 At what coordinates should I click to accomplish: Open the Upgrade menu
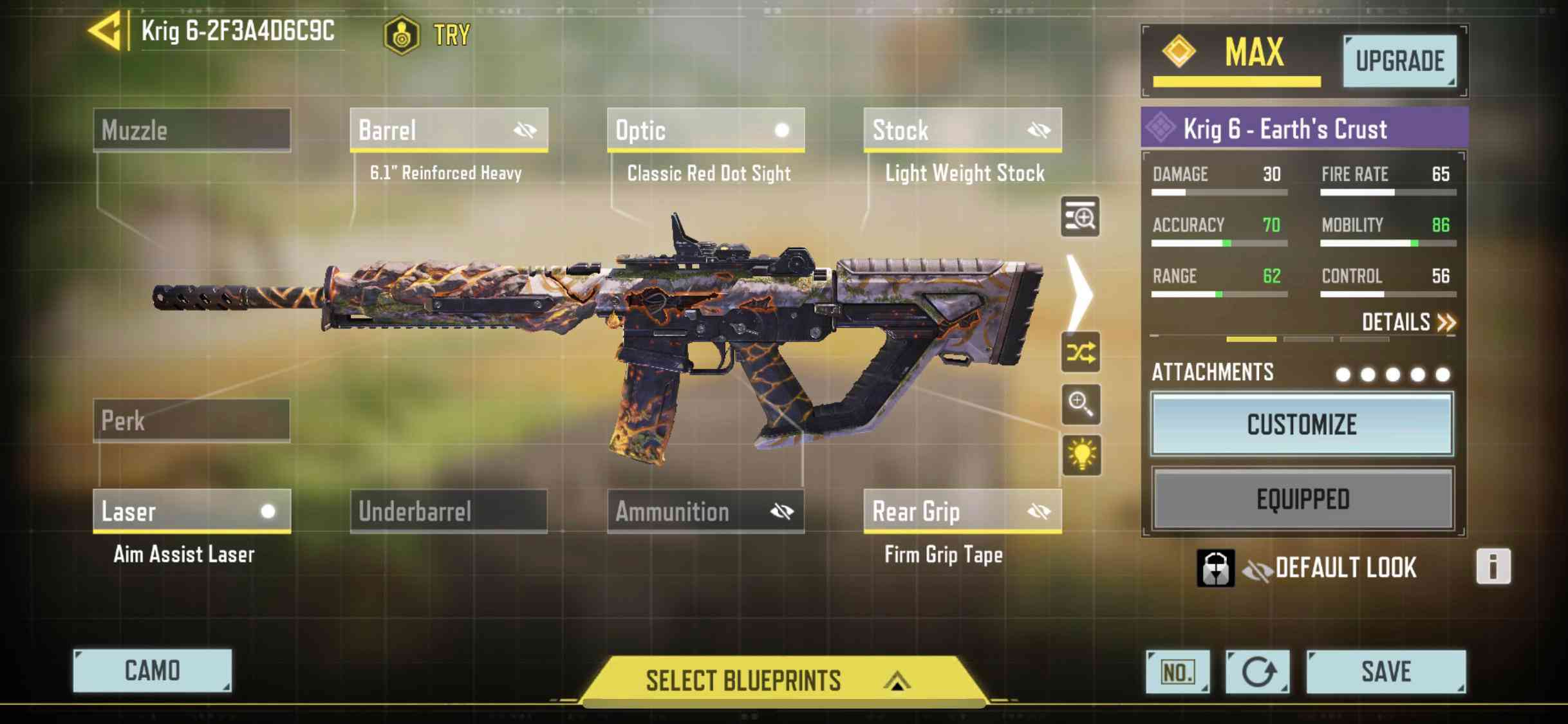(1399, 61)
